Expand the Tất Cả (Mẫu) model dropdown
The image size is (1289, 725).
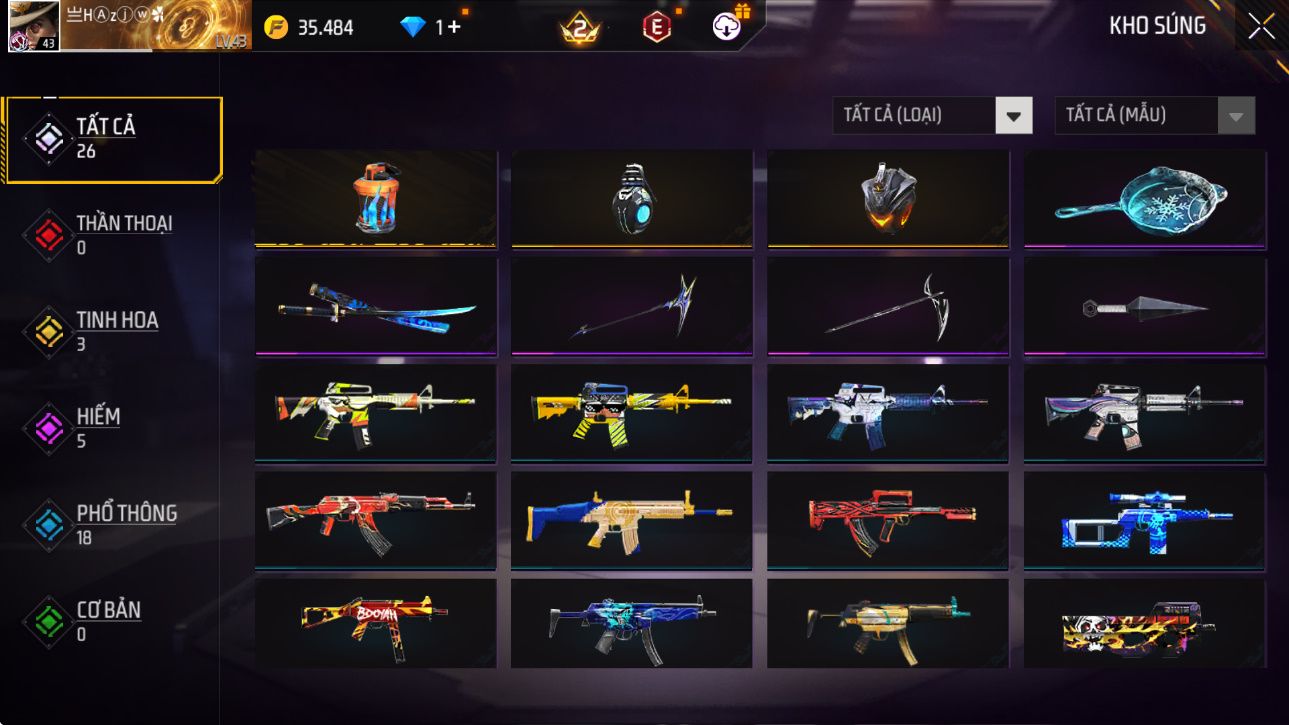(1235, 116)
